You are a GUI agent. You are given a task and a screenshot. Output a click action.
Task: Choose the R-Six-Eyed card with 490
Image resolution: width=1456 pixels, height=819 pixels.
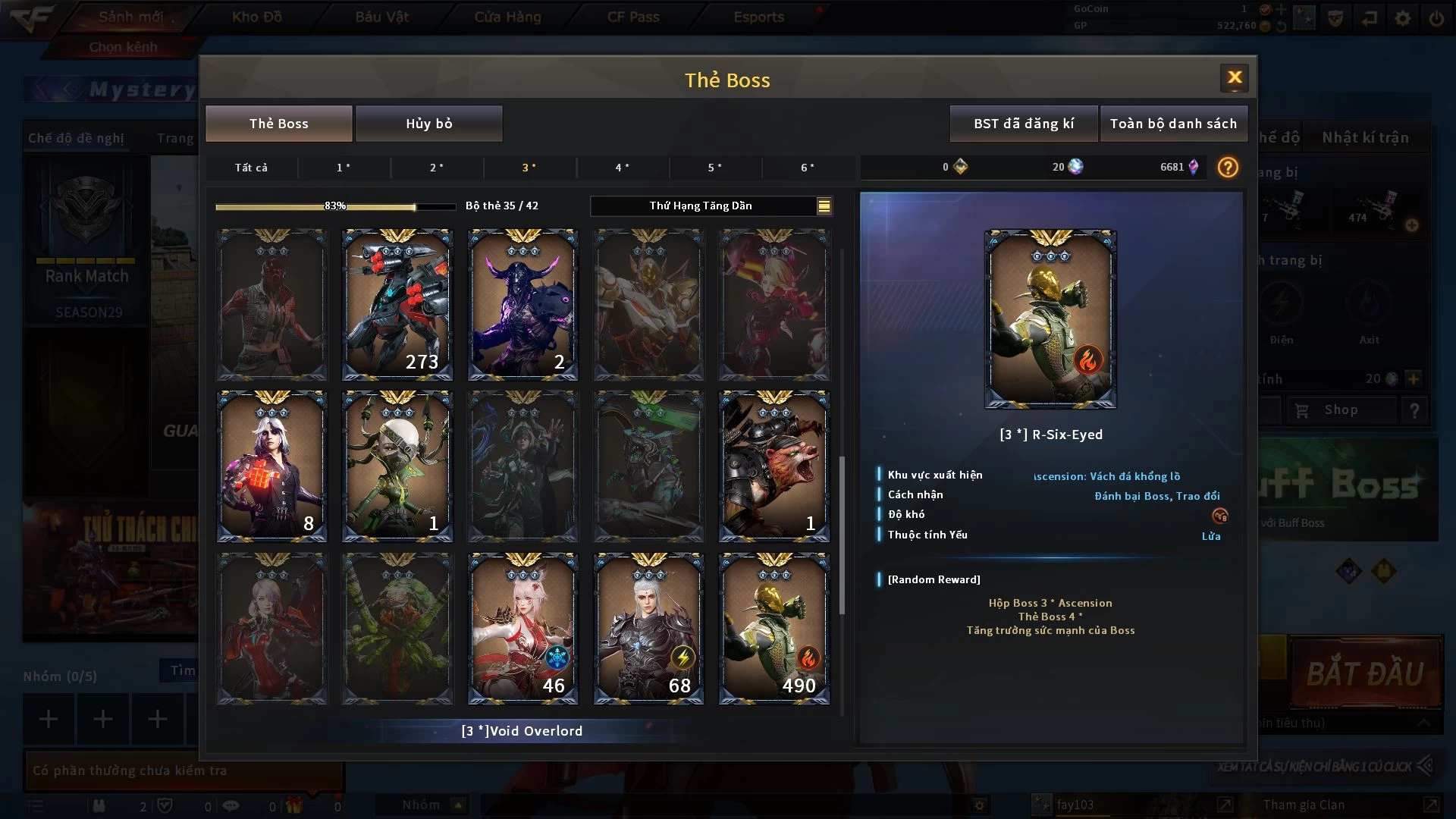coord(773,629)
